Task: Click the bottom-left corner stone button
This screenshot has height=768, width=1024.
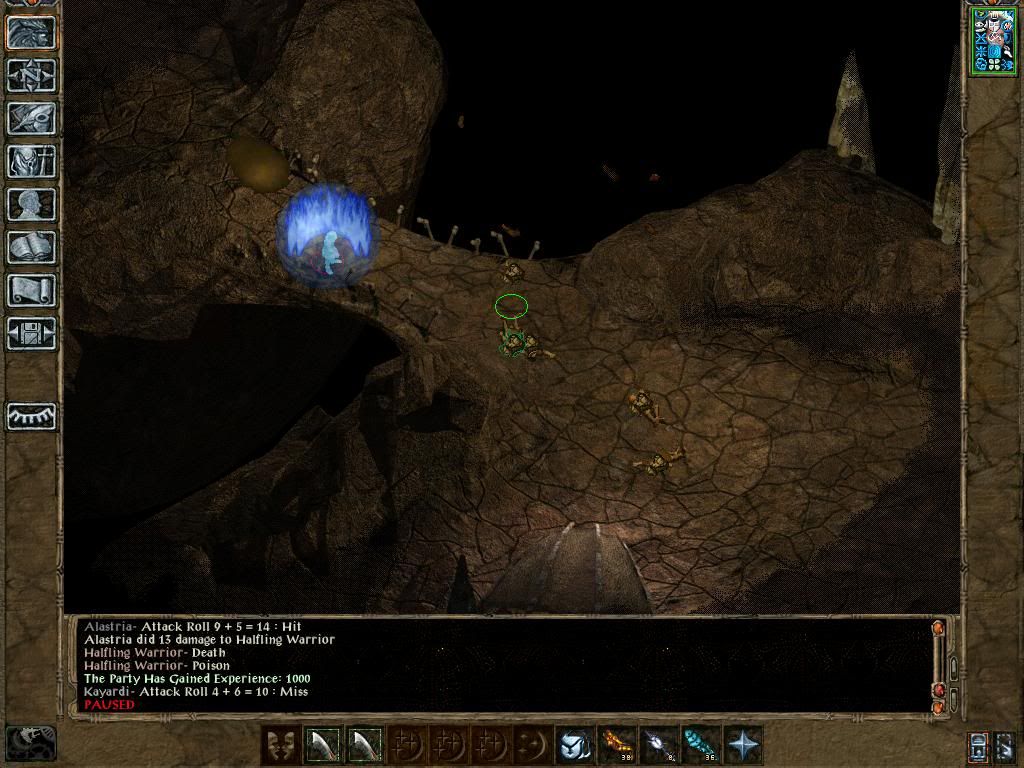Action: coord(31,742)
